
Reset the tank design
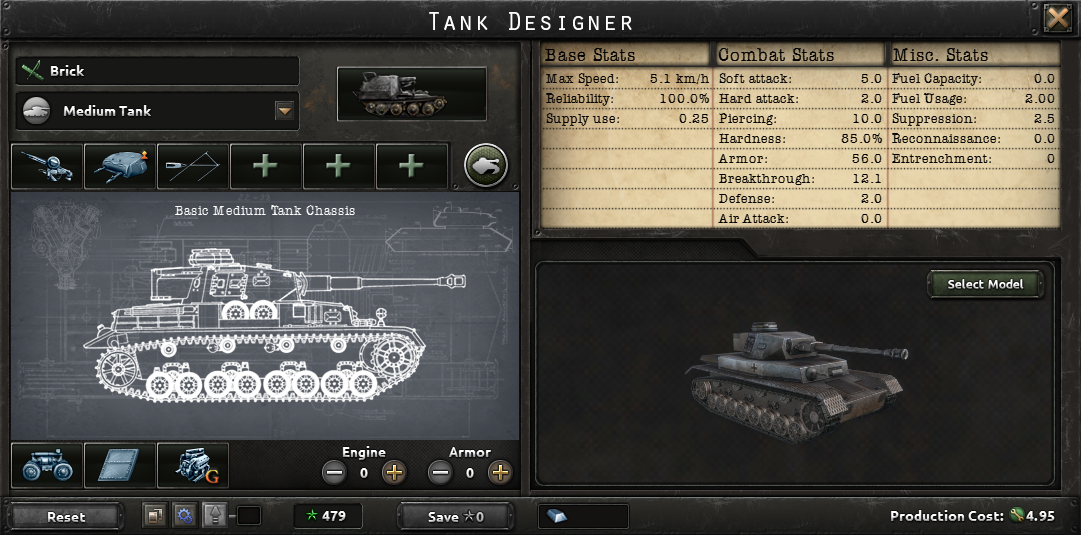(x=66, y=516)
